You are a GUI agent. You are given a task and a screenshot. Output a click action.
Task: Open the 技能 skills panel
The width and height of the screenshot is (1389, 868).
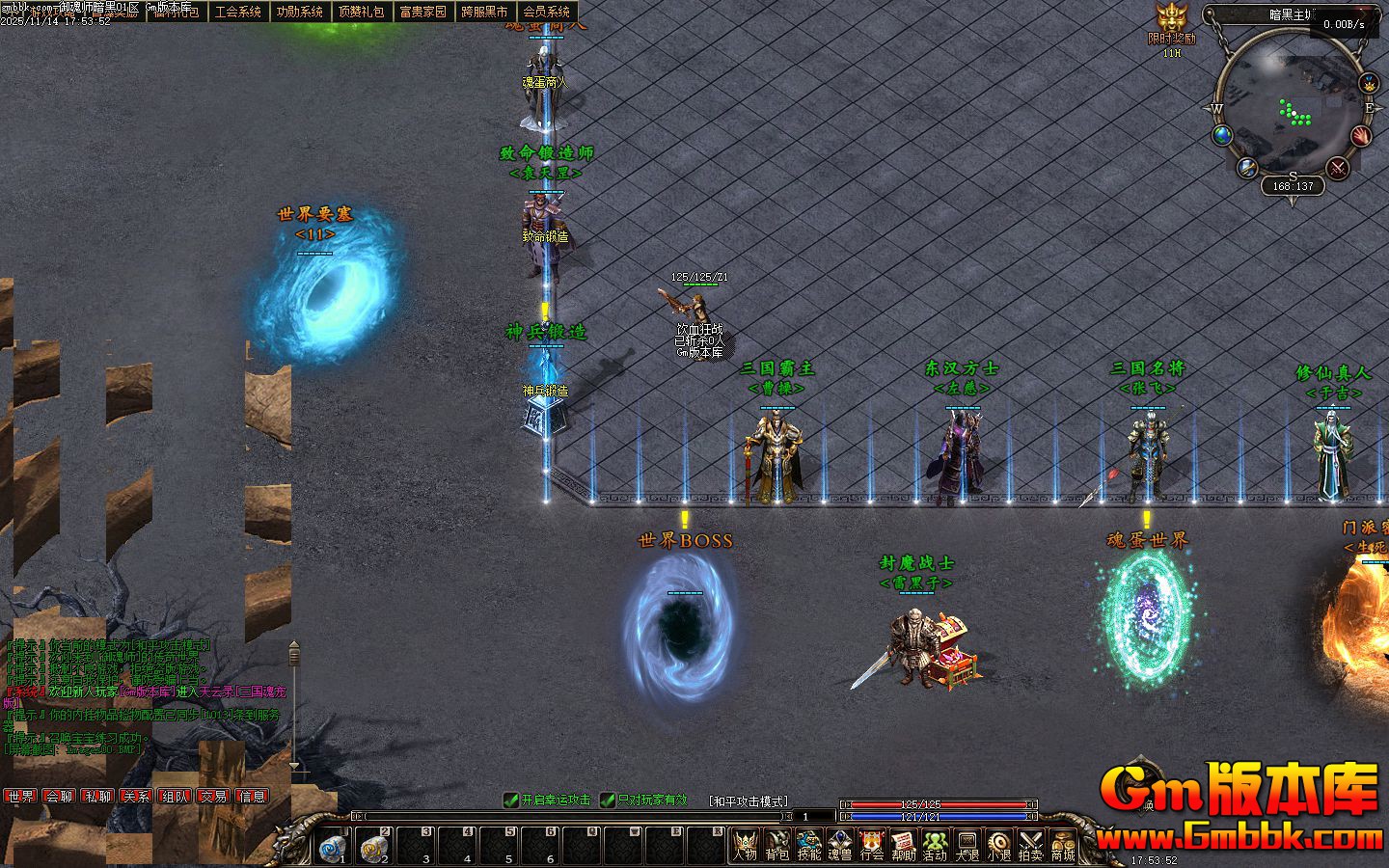click(x=808, y=846)
